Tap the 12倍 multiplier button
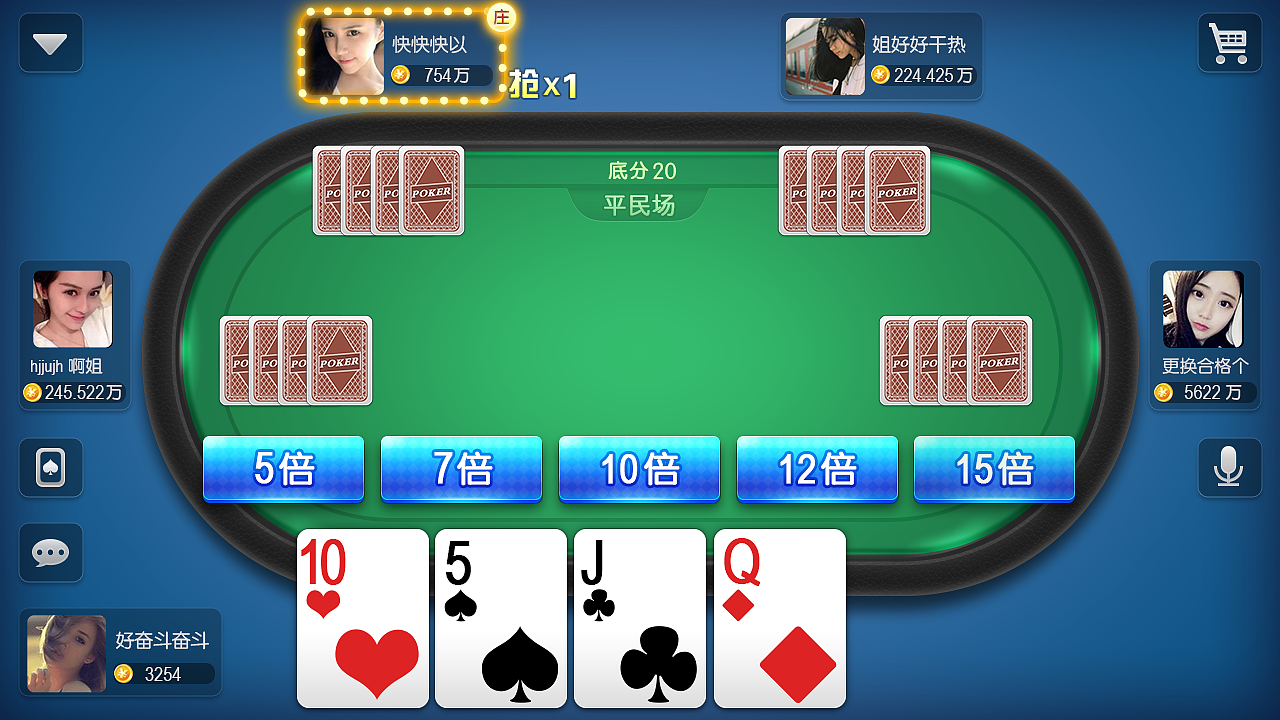1280x720 pixels. pyautogui.click(x=817, y=468)
